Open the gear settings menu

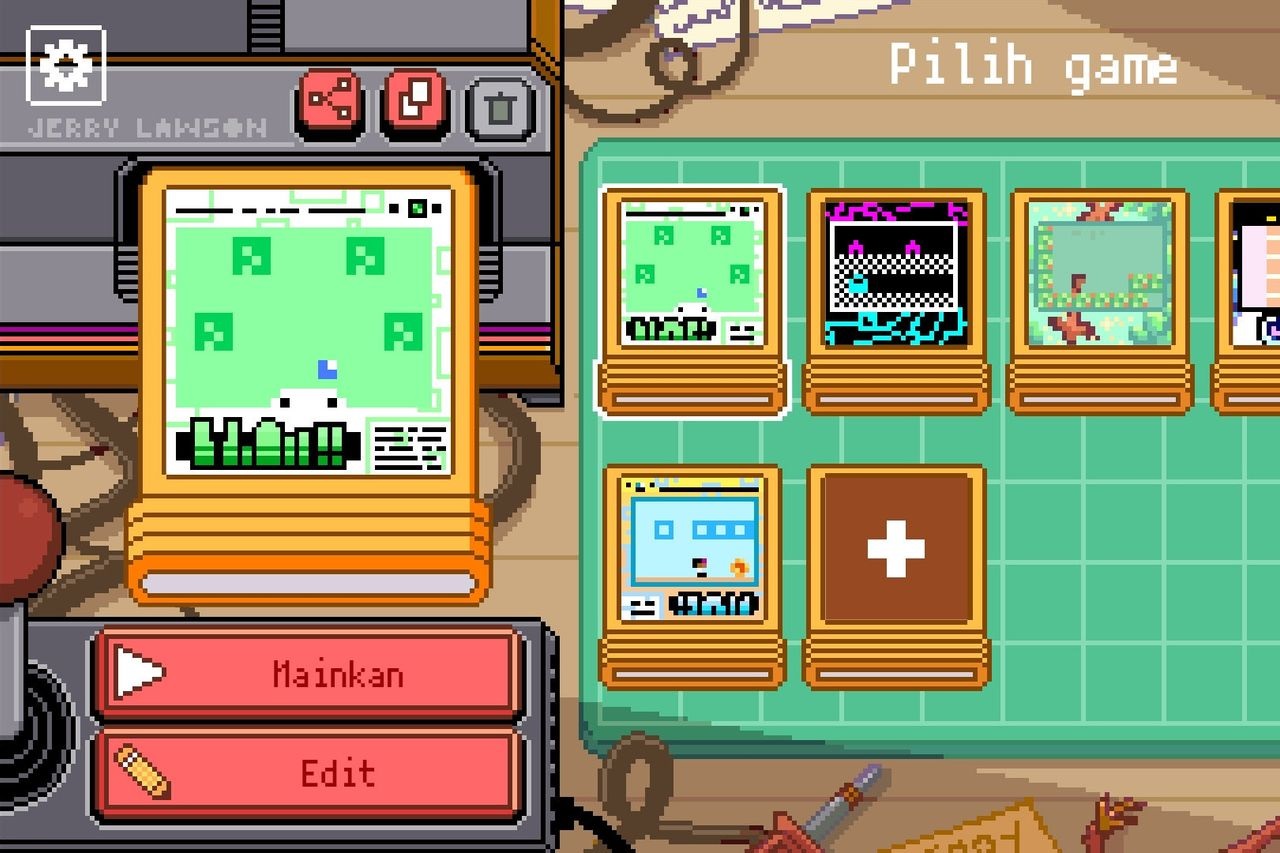[x=66, y=65]
